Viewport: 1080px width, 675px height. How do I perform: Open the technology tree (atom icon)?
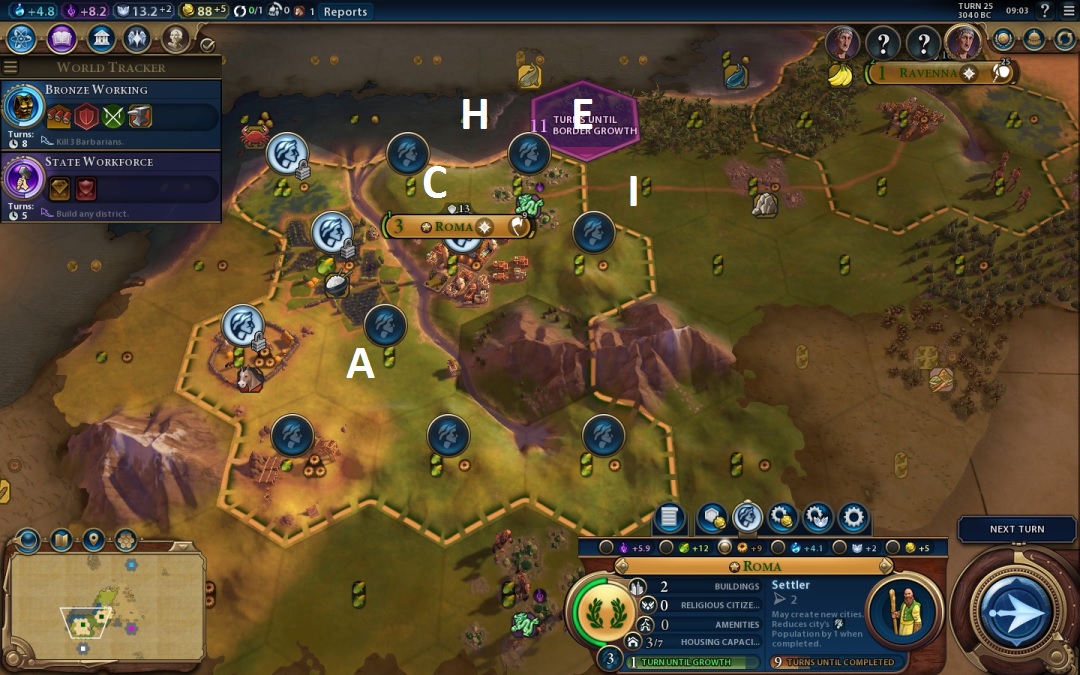pyautogui.click(x=22, y=39)
